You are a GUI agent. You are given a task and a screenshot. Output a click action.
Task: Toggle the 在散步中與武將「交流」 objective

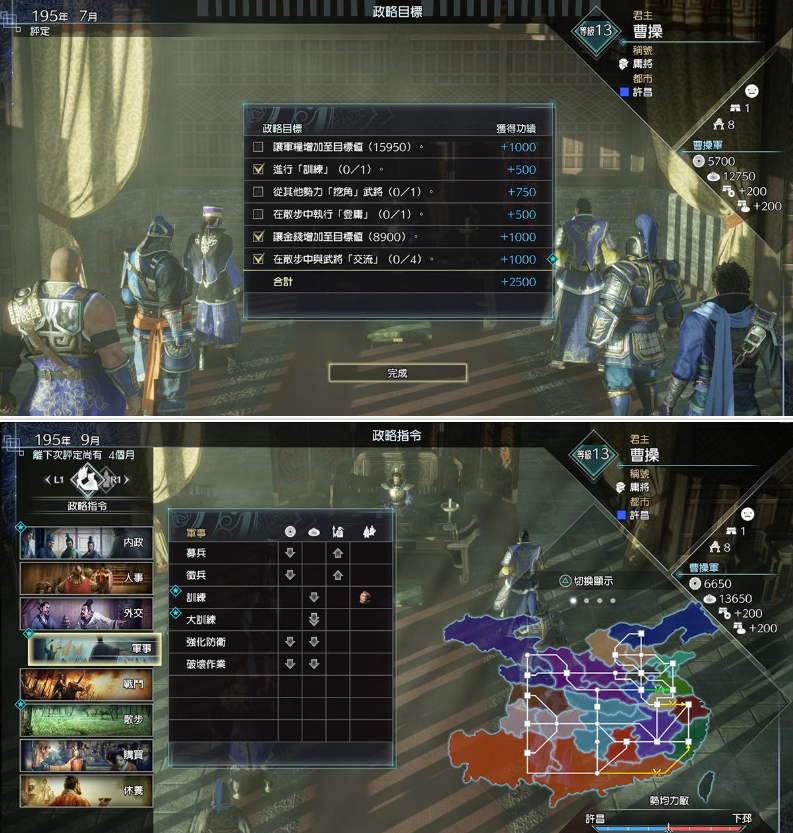[258, 259]
